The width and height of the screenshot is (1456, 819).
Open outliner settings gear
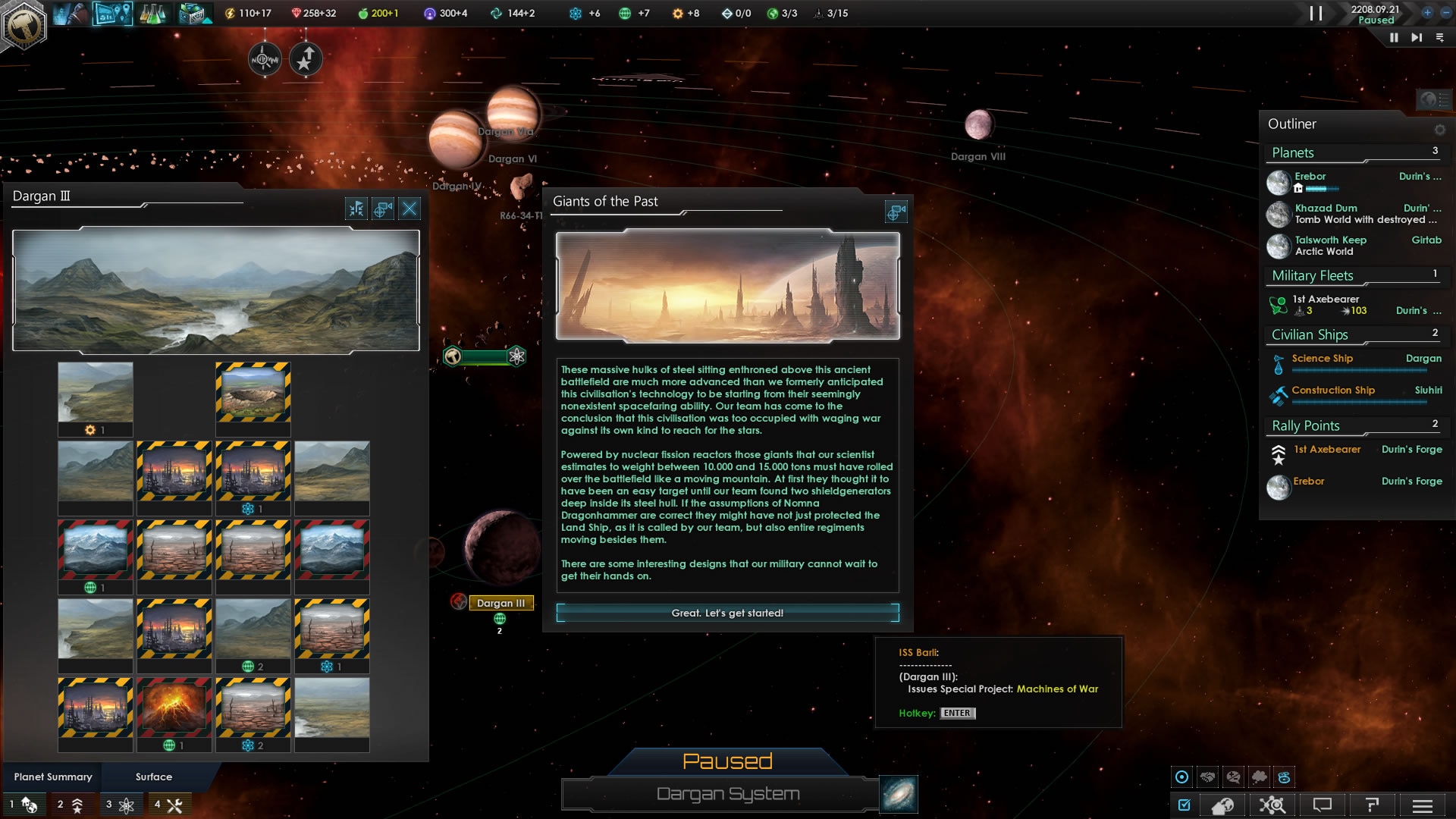[x=1439, y=130]
